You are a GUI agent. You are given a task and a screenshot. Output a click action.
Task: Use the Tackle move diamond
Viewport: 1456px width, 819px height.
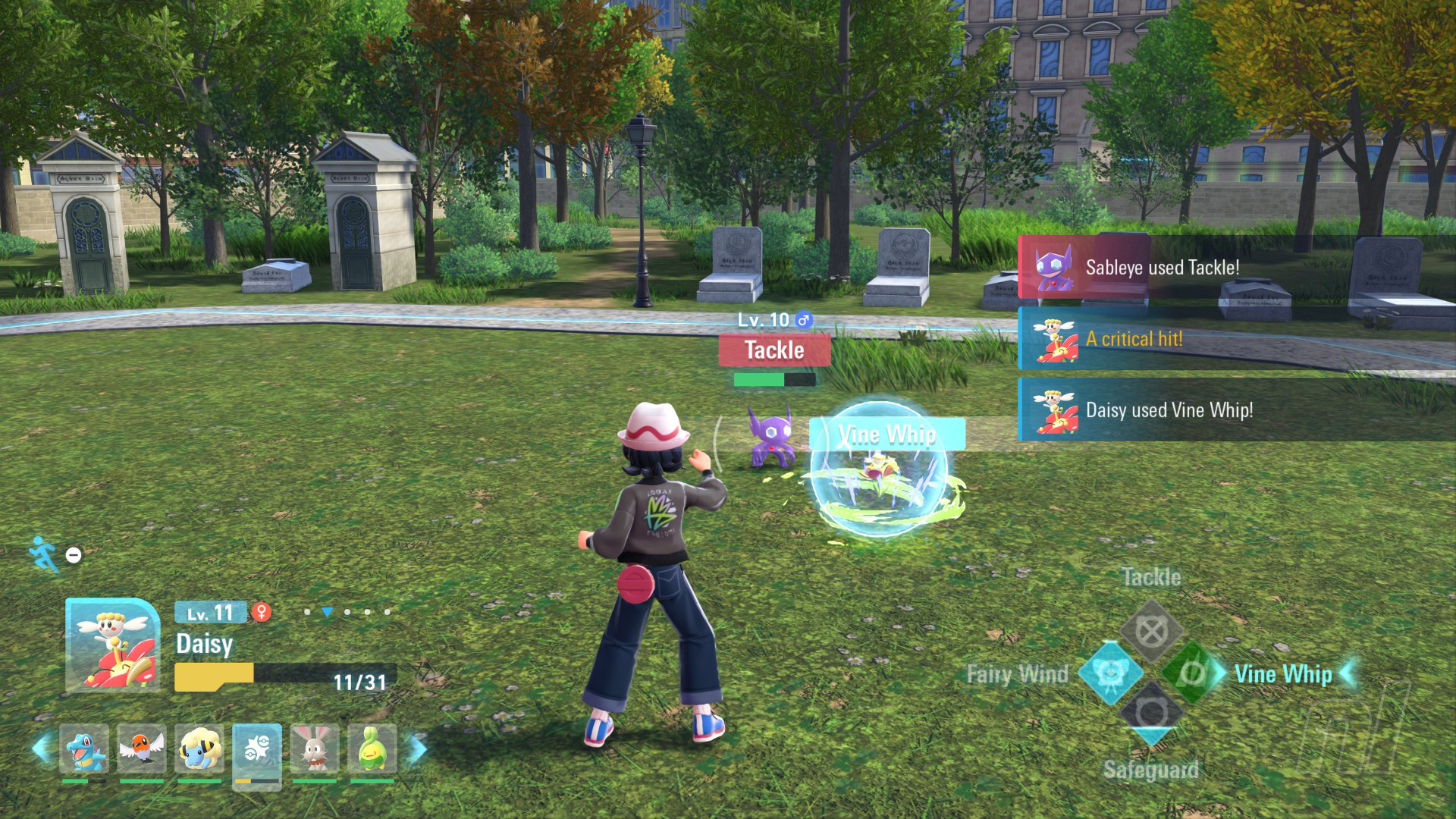(1151, 631)
